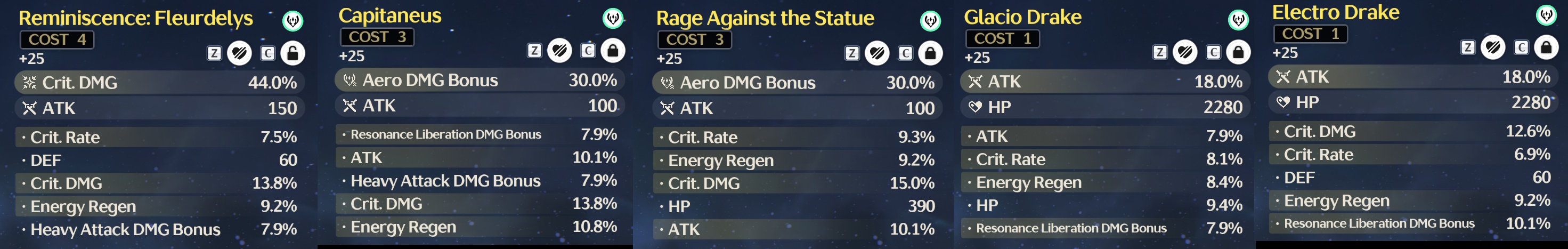Mark Rage Against the Statue as discarded
1568x249 pixels.
(x=877, y=53)
